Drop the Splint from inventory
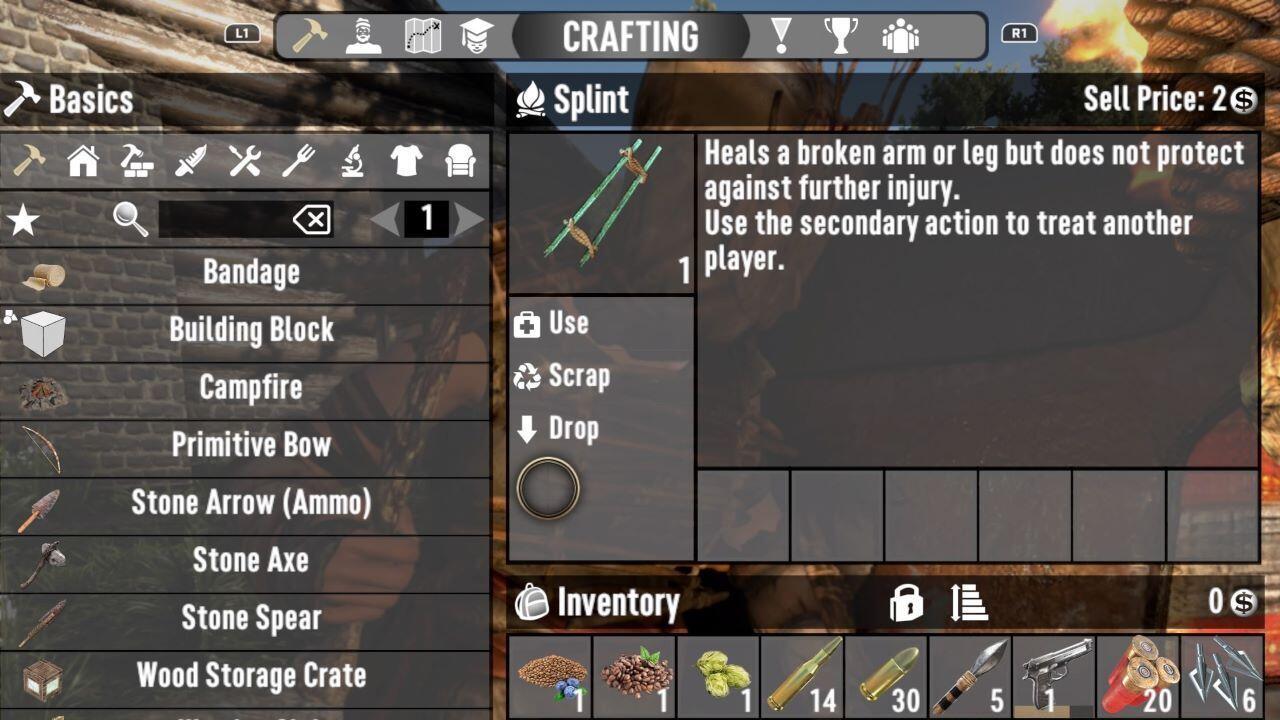The width and height of the screenshot is (1280, 720). tap(571, 429)
